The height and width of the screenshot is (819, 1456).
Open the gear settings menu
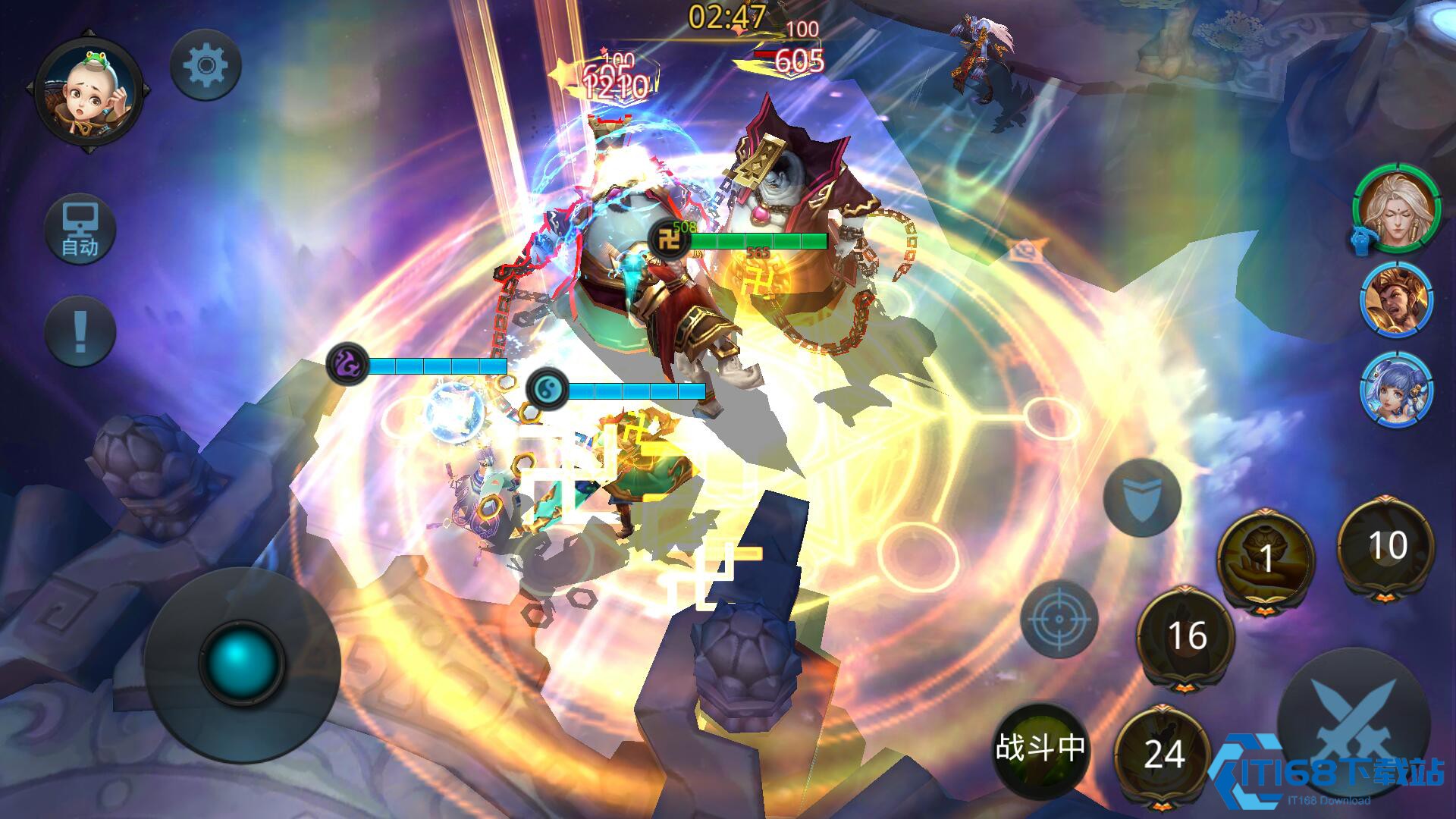(205, 66)
